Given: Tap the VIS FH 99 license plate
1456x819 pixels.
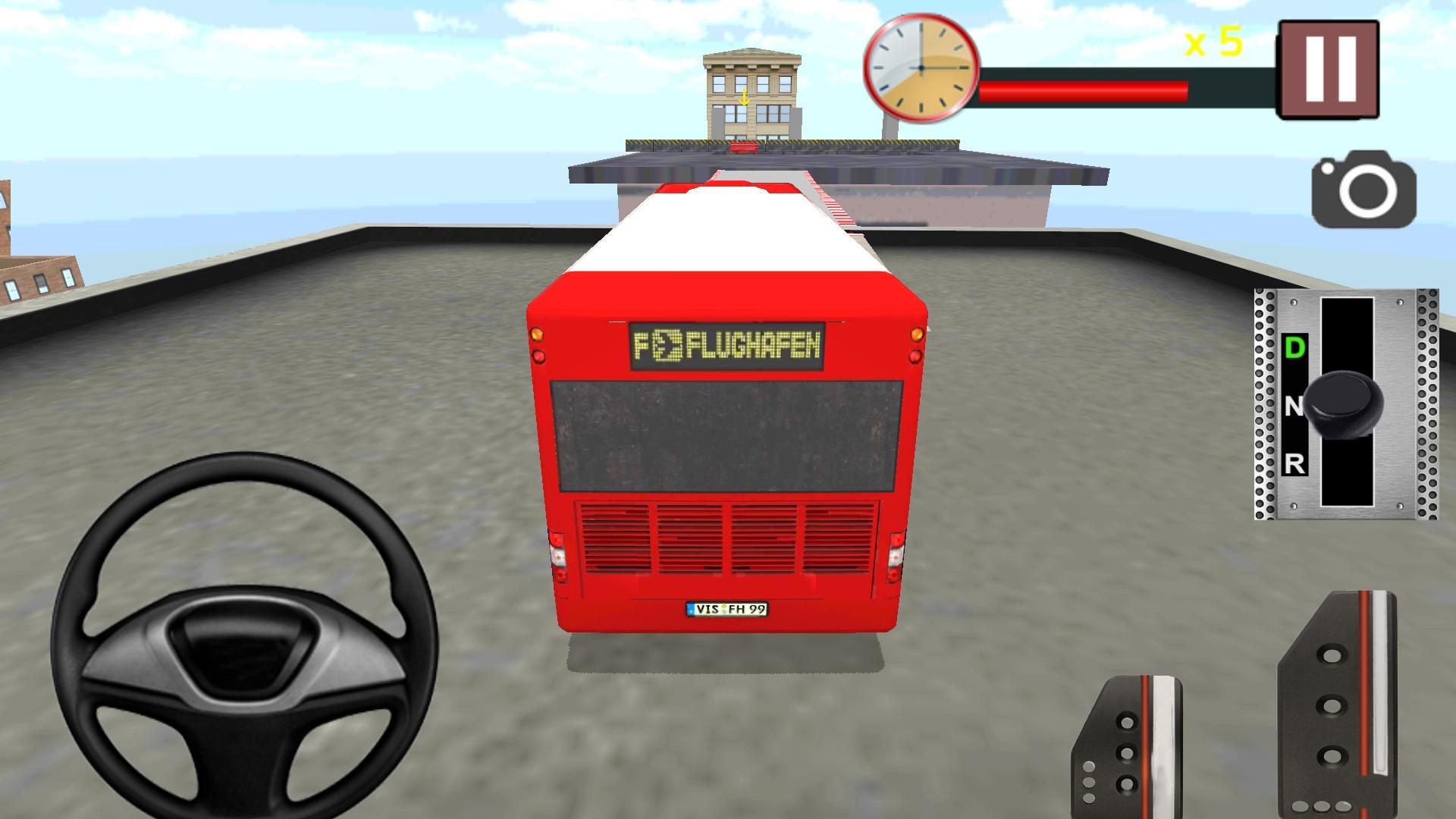Looking at the screenshot, I should pos(728,609).
